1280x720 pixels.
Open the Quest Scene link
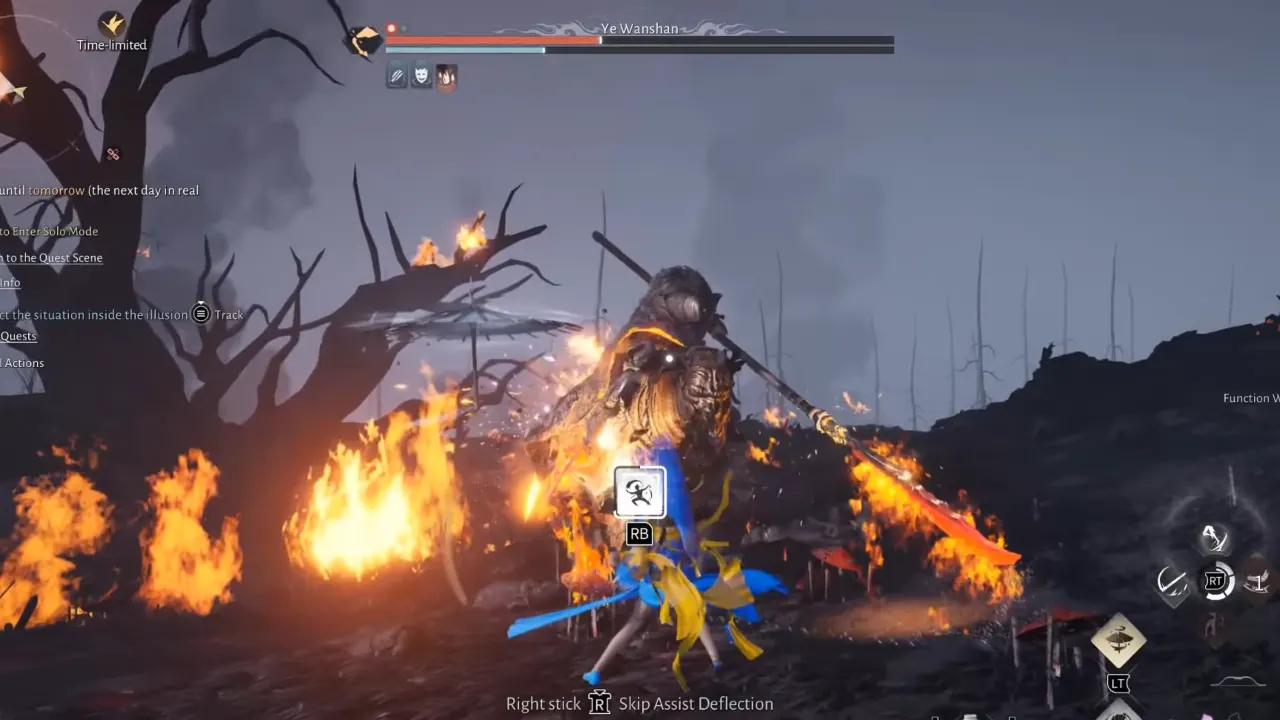(x=51, y=257)
